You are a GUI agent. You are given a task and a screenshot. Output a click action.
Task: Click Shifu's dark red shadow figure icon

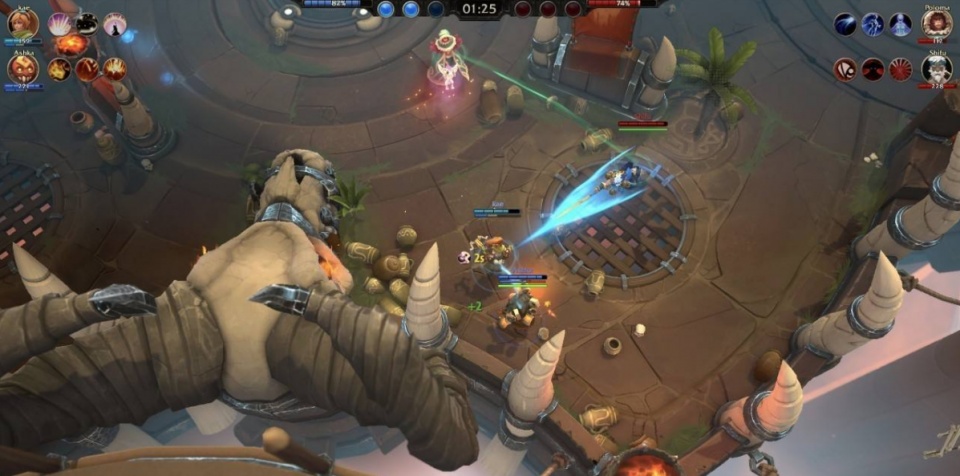point(873,69)
